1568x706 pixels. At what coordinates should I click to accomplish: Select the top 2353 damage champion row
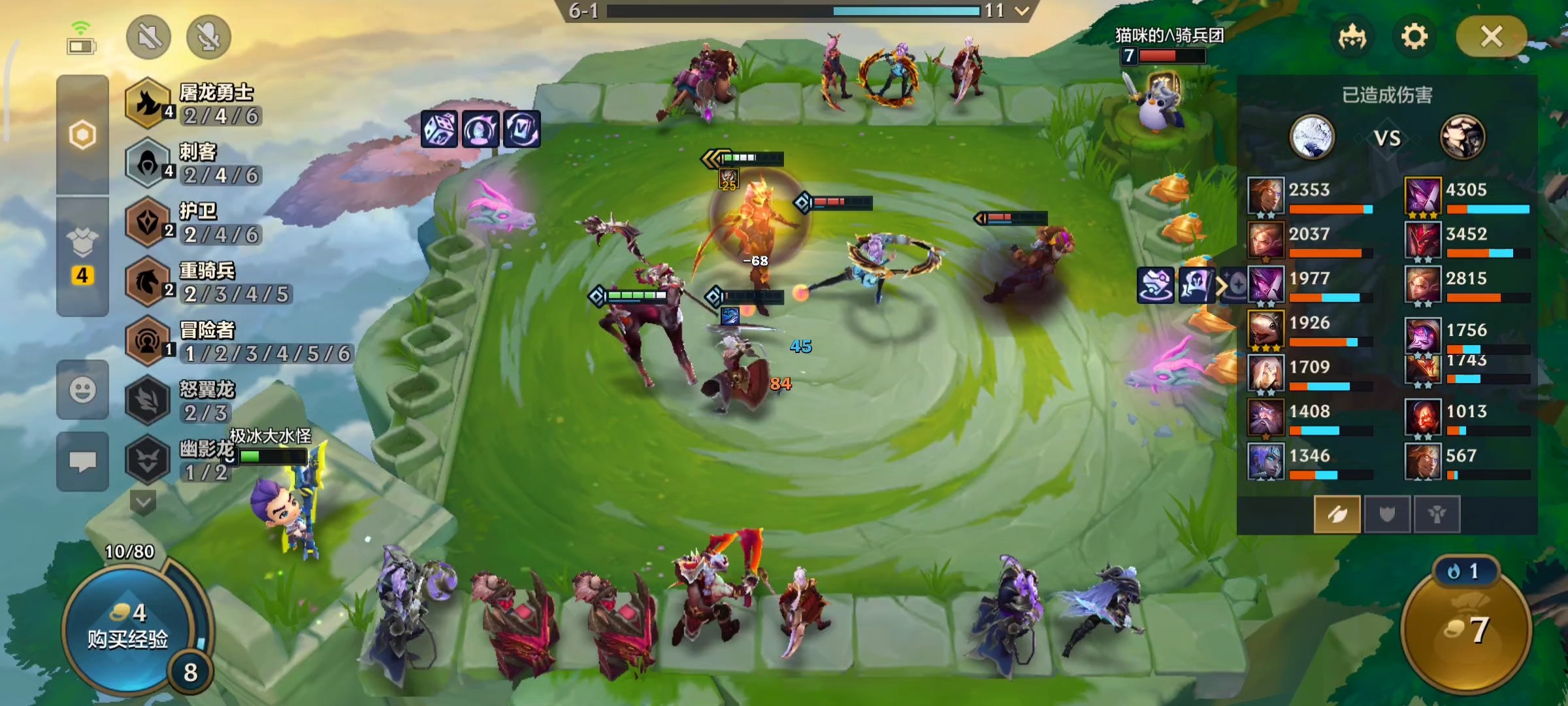coord(1310,196)
